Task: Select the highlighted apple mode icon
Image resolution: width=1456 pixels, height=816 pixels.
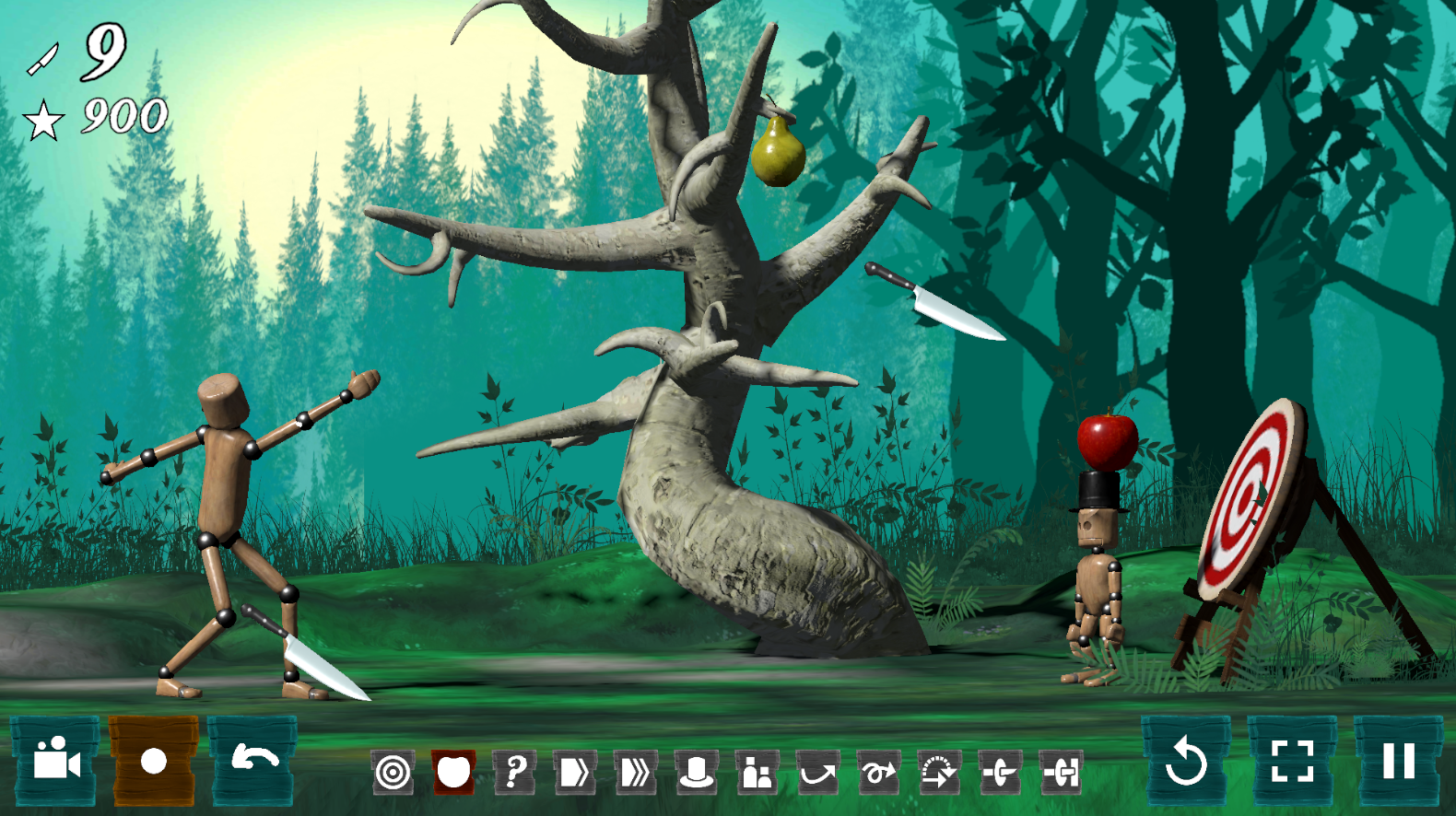Action: (453, 772)
